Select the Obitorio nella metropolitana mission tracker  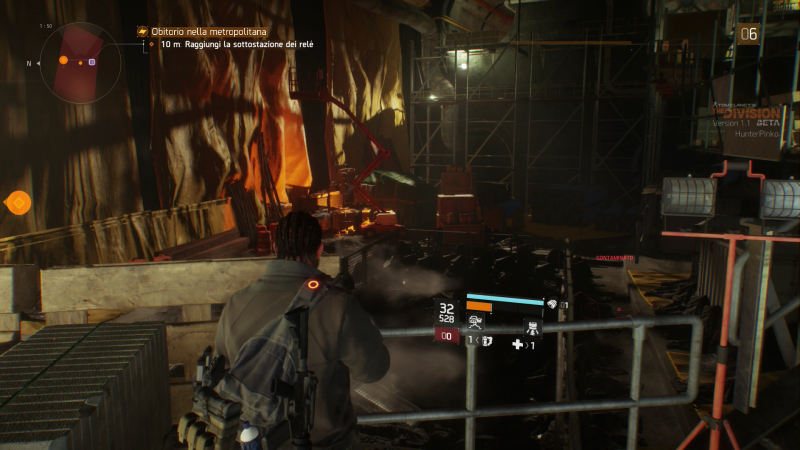pos(204,32)
